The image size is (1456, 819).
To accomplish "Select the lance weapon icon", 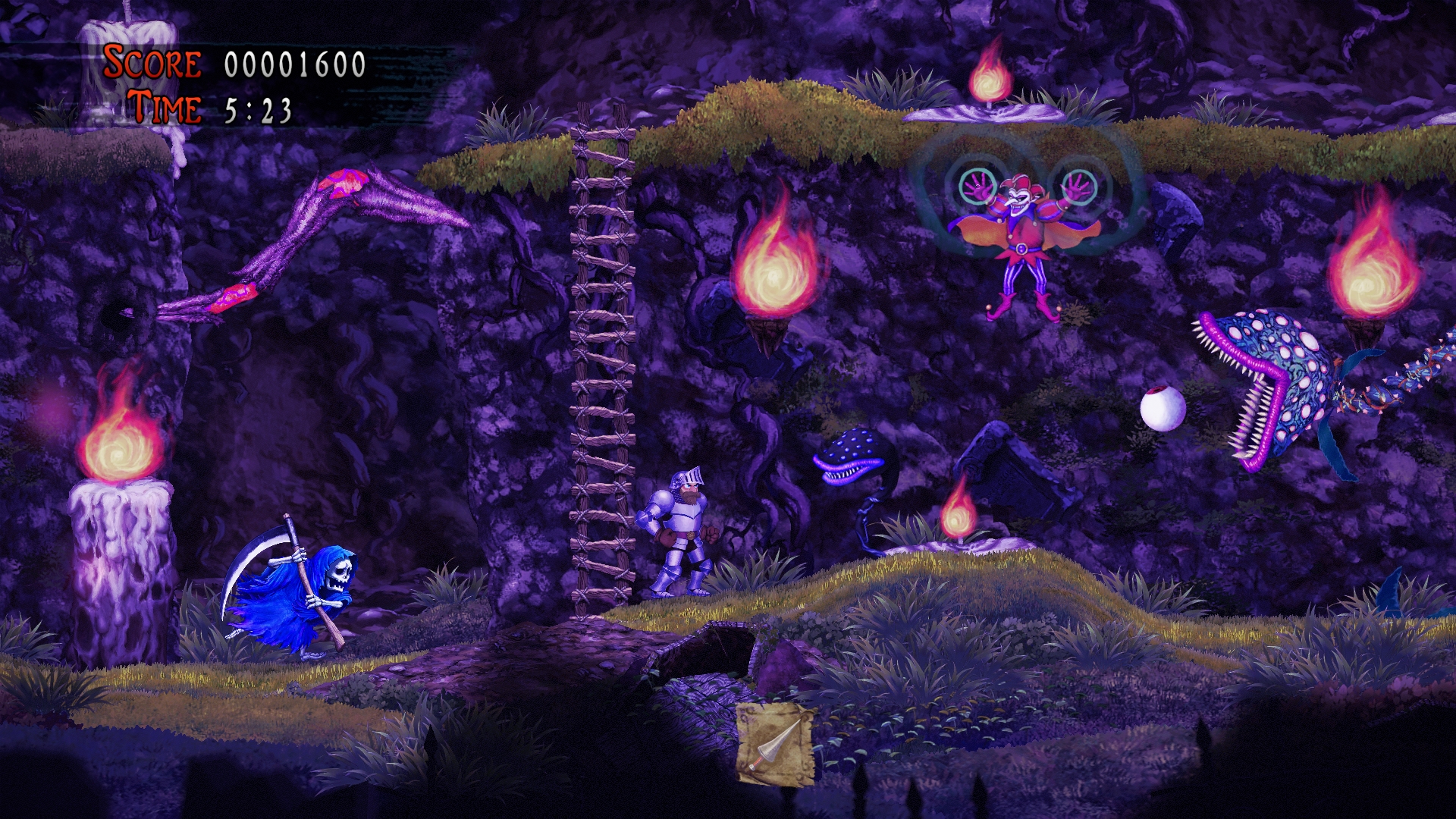I will (x=775, y=743).
